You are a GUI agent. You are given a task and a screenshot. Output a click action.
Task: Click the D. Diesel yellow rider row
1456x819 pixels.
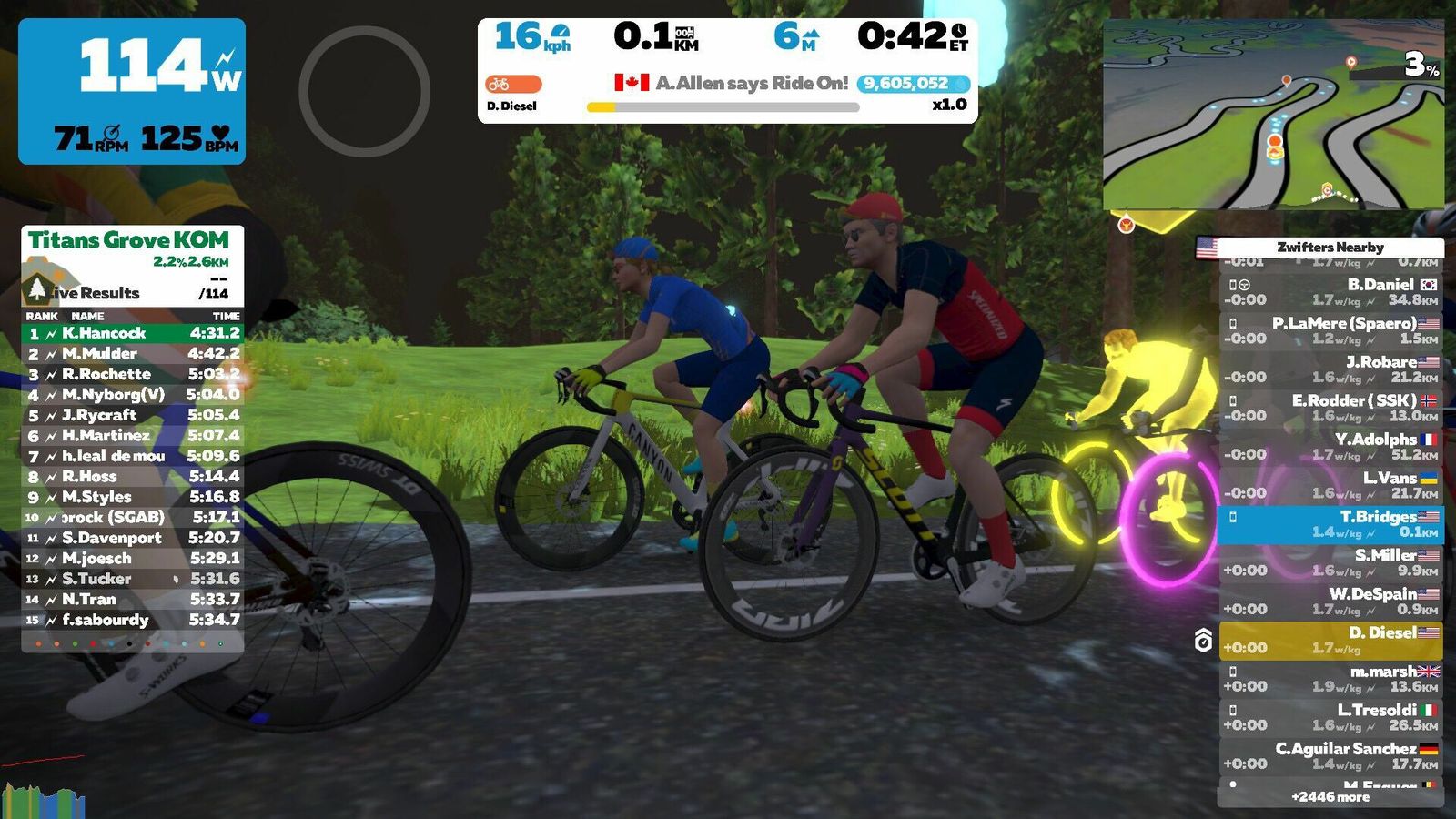click(1330, 641)
